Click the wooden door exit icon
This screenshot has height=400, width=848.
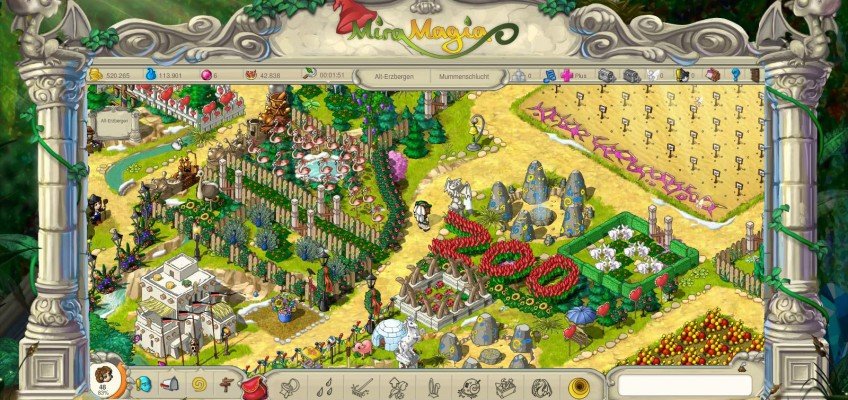(x=755, y=75)
